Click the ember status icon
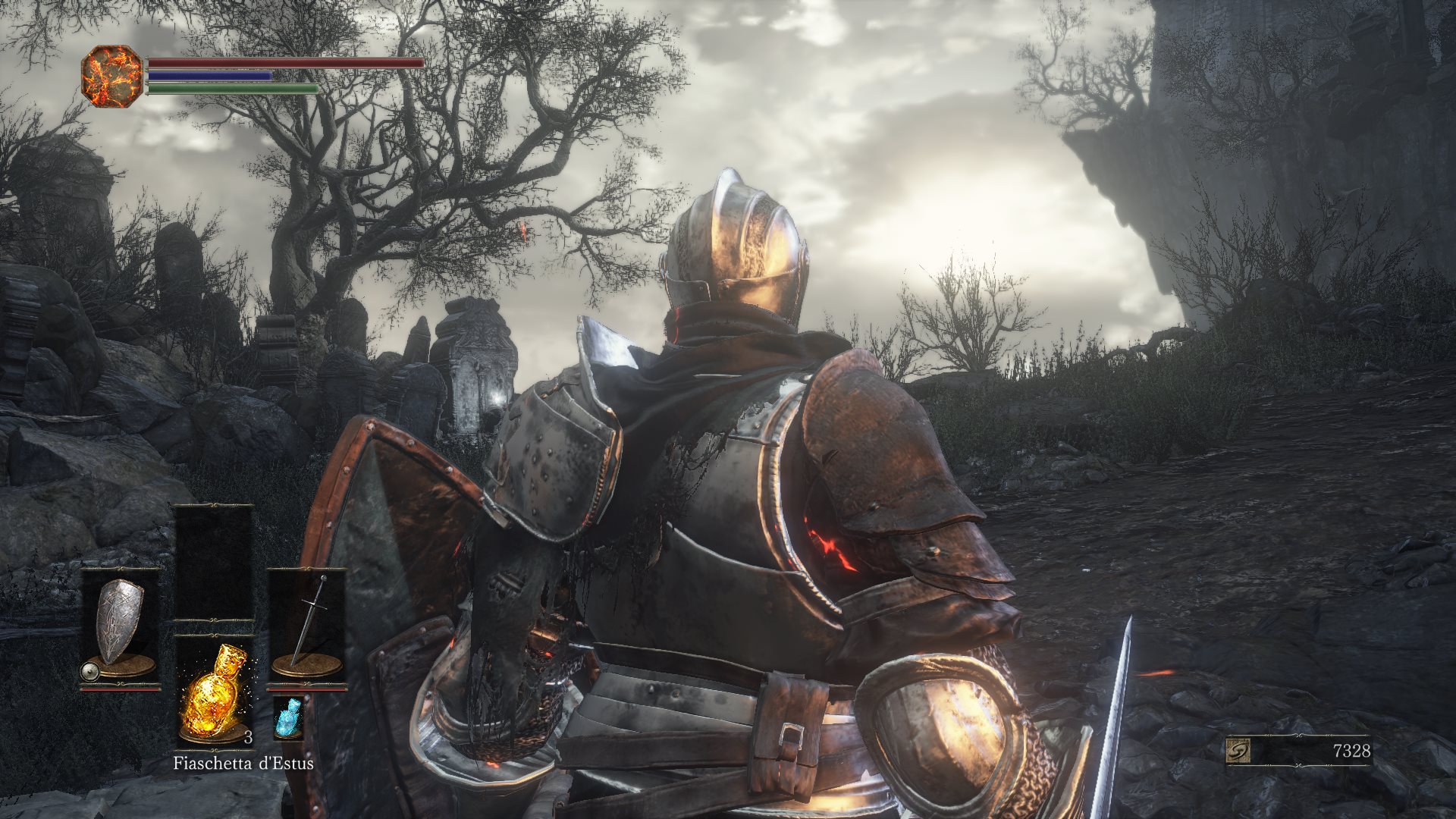 click(111, 76)
